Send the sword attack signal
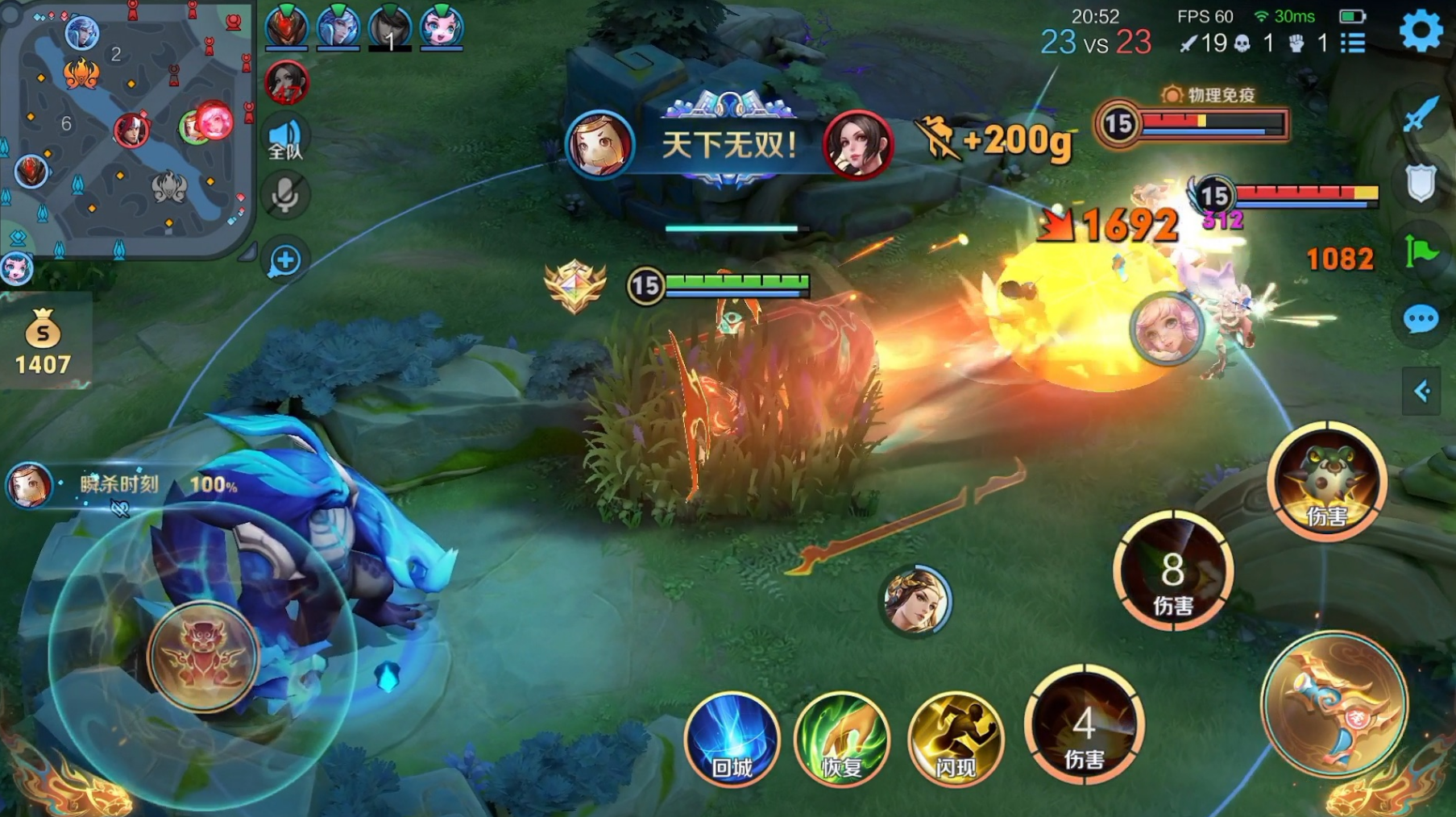This screenshot has height=817, width=1456. 1421,114
